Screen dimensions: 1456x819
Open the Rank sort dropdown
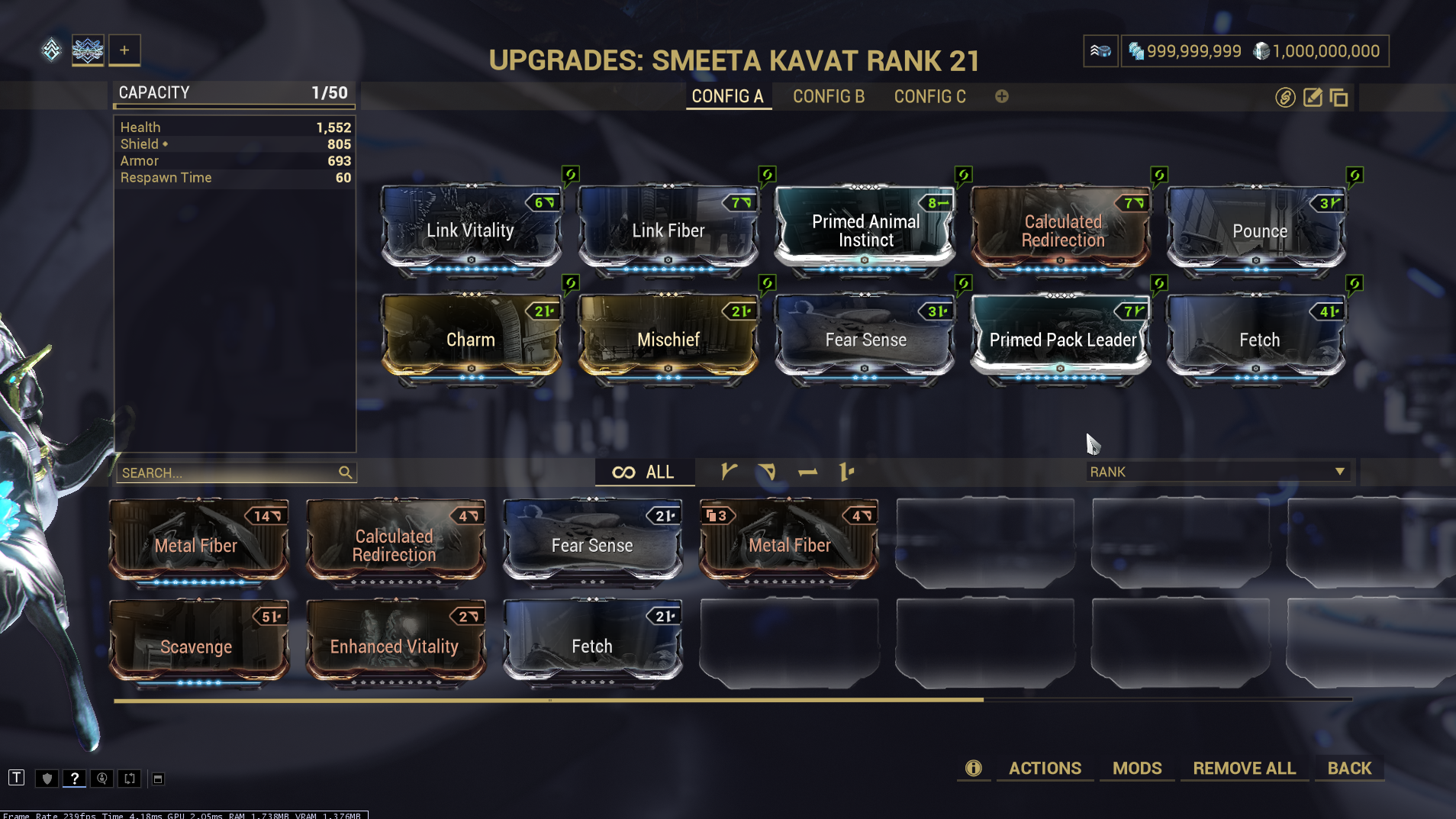pos(1217,472)
